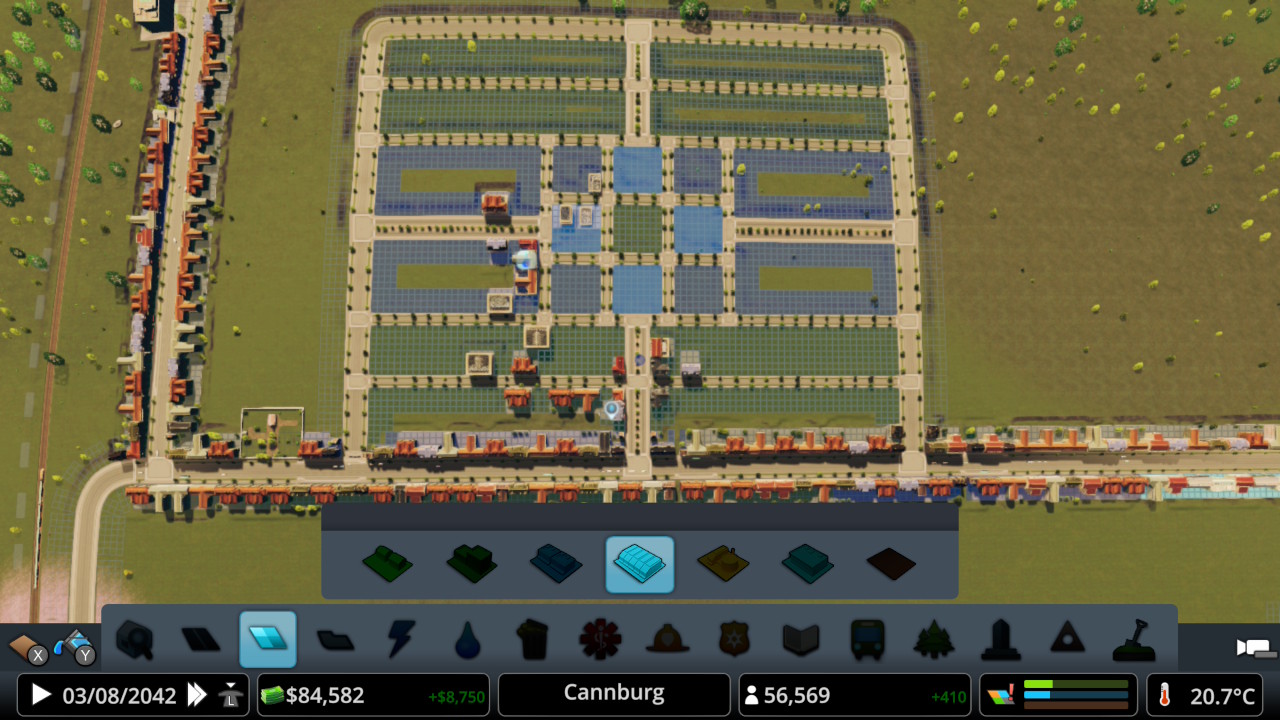Screen dimensions: 1280x720
Task: Open the healthcare services panel
Action: (600, 641)
